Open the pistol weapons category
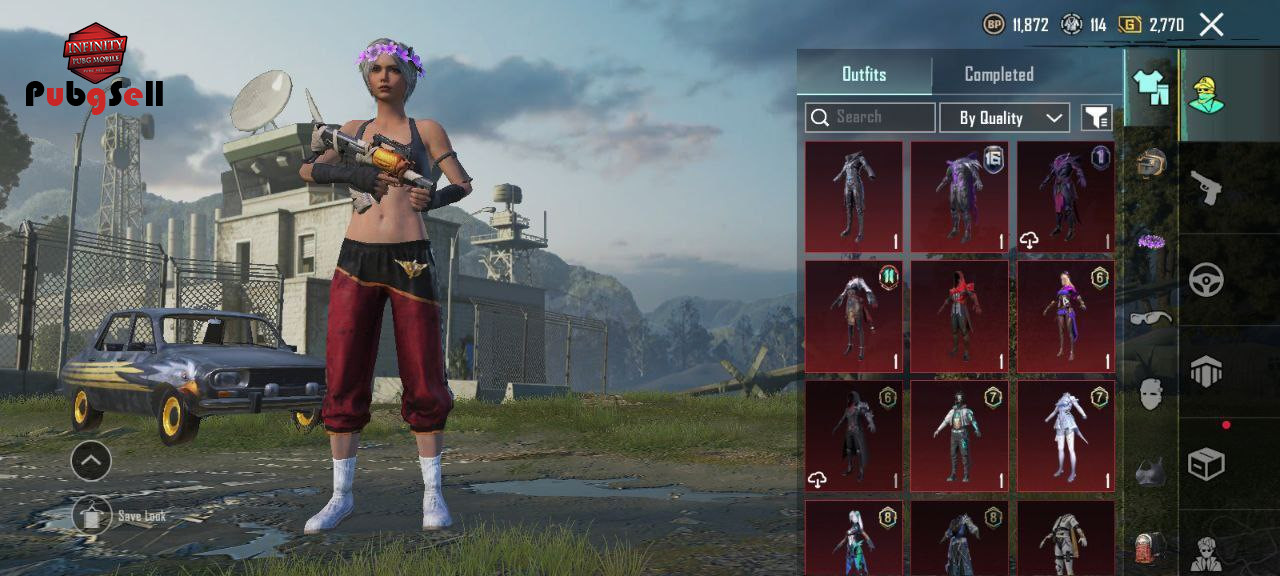Image resolution: width=1280 pixels, height=576 pixels. [x=1206, y=187]
